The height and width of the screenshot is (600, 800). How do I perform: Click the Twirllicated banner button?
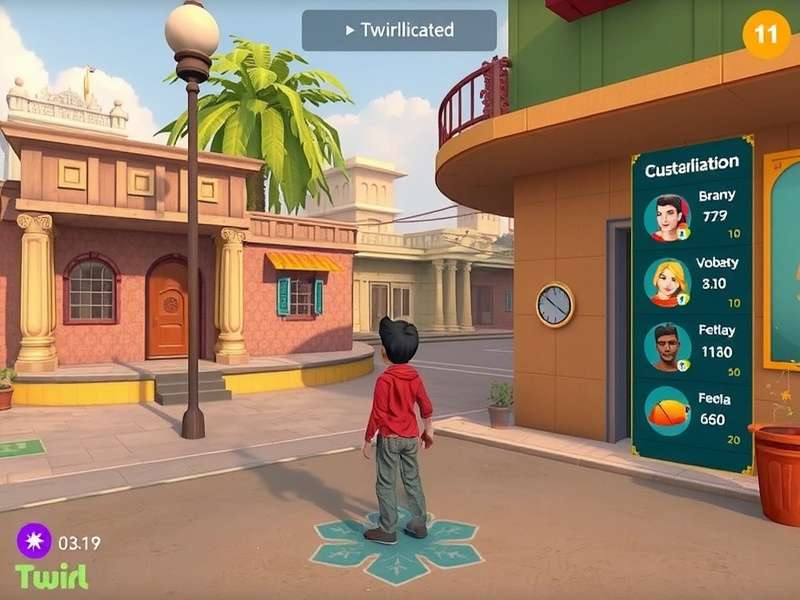[399, 30]
